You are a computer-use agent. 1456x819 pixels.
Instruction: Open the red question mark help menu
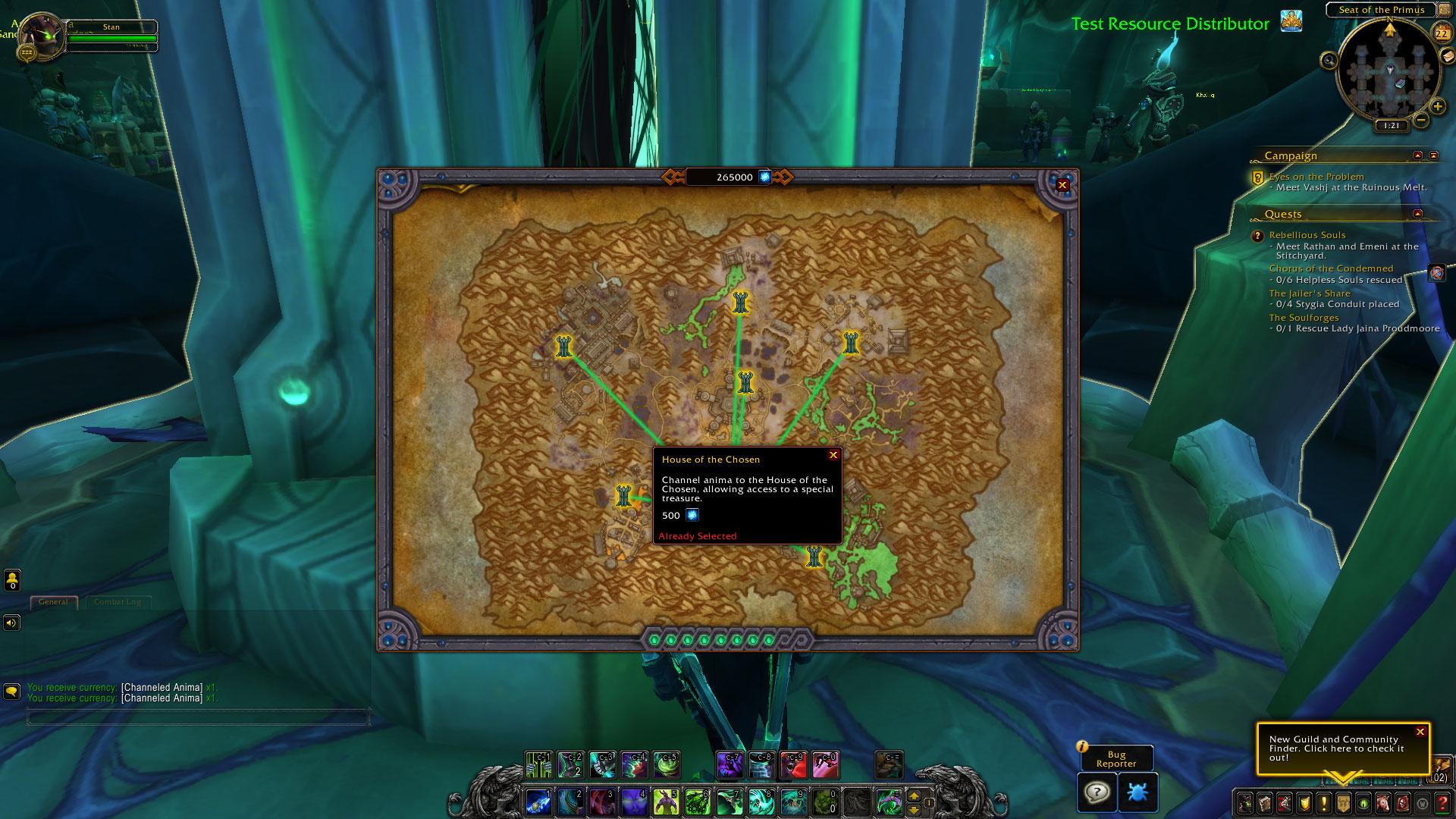[1442, 802]
